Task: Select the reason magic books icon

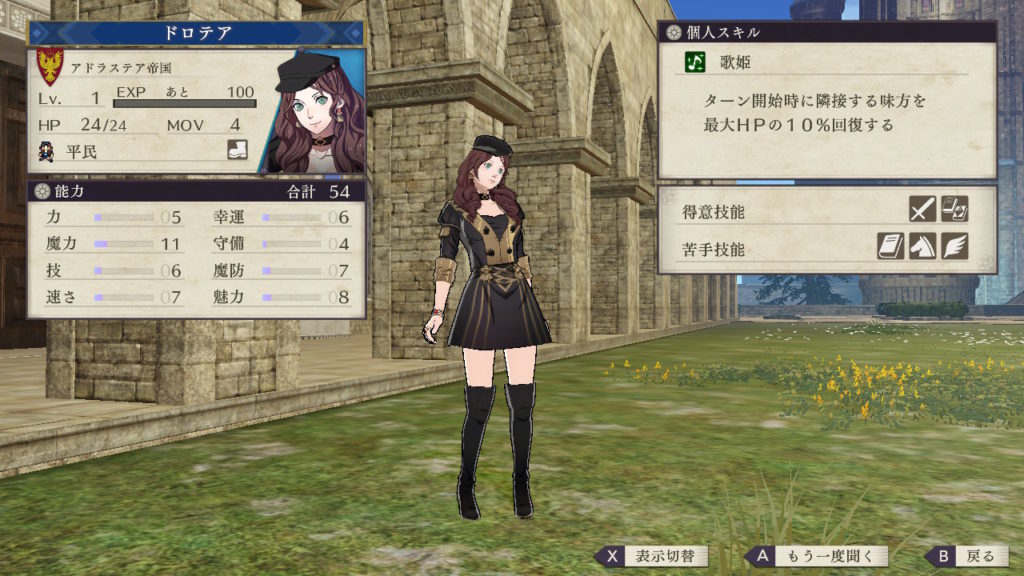Action: (x=955, y=209)
